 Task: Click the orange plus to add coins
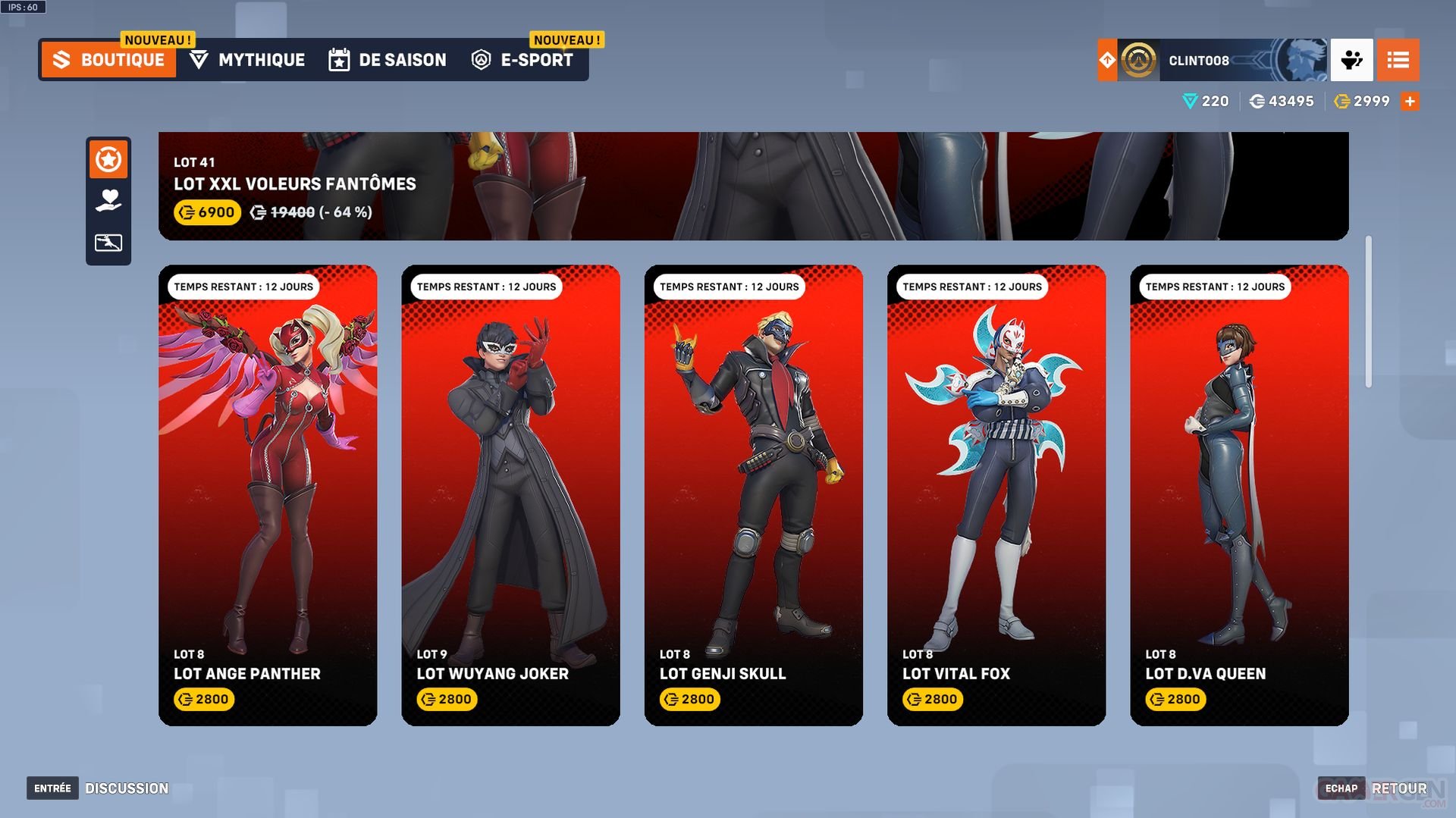tap(1410, 102)
